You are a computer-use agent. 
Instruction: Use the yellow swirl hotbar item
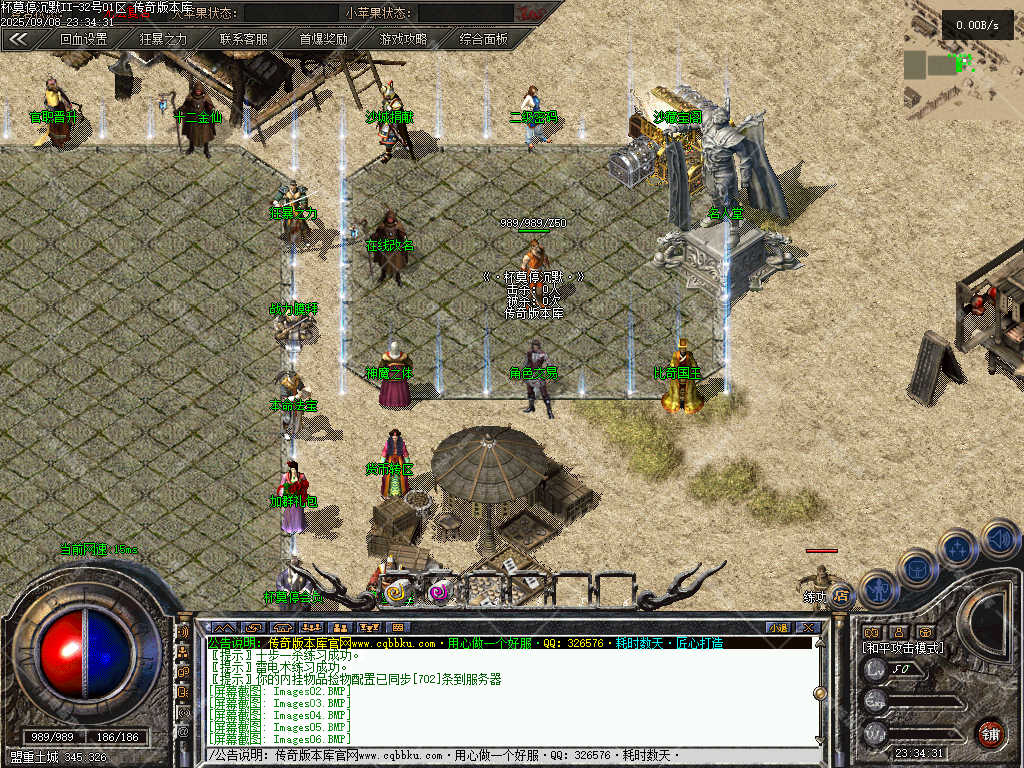pyautogui.click(x=398, y=592)
